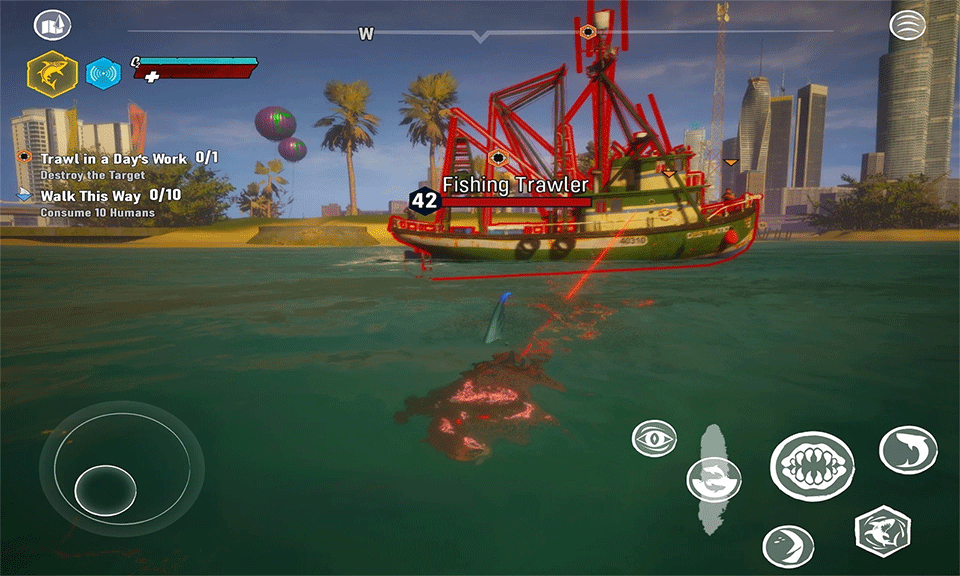Activate the blue sonar hexagon icon
Screen dimensions: 960x576
point(102,73)
